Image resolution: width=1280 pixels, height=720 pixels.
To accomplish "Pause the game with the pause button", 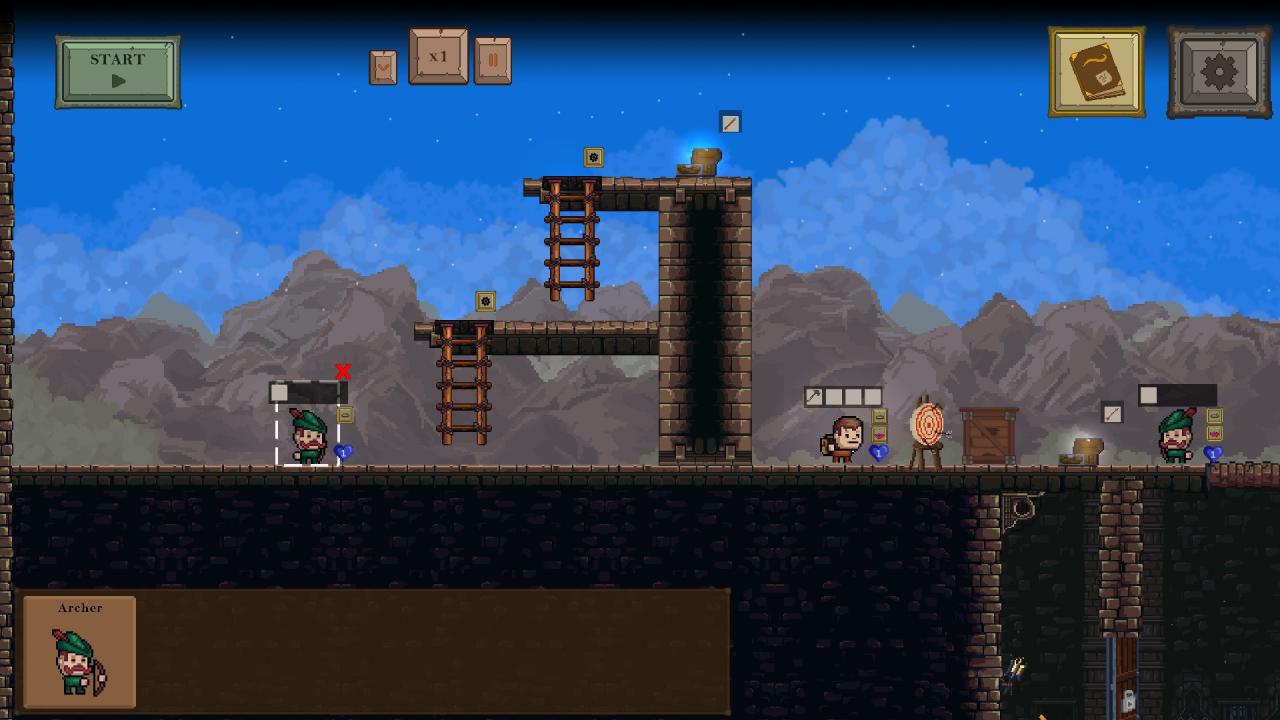I will 493,61.
